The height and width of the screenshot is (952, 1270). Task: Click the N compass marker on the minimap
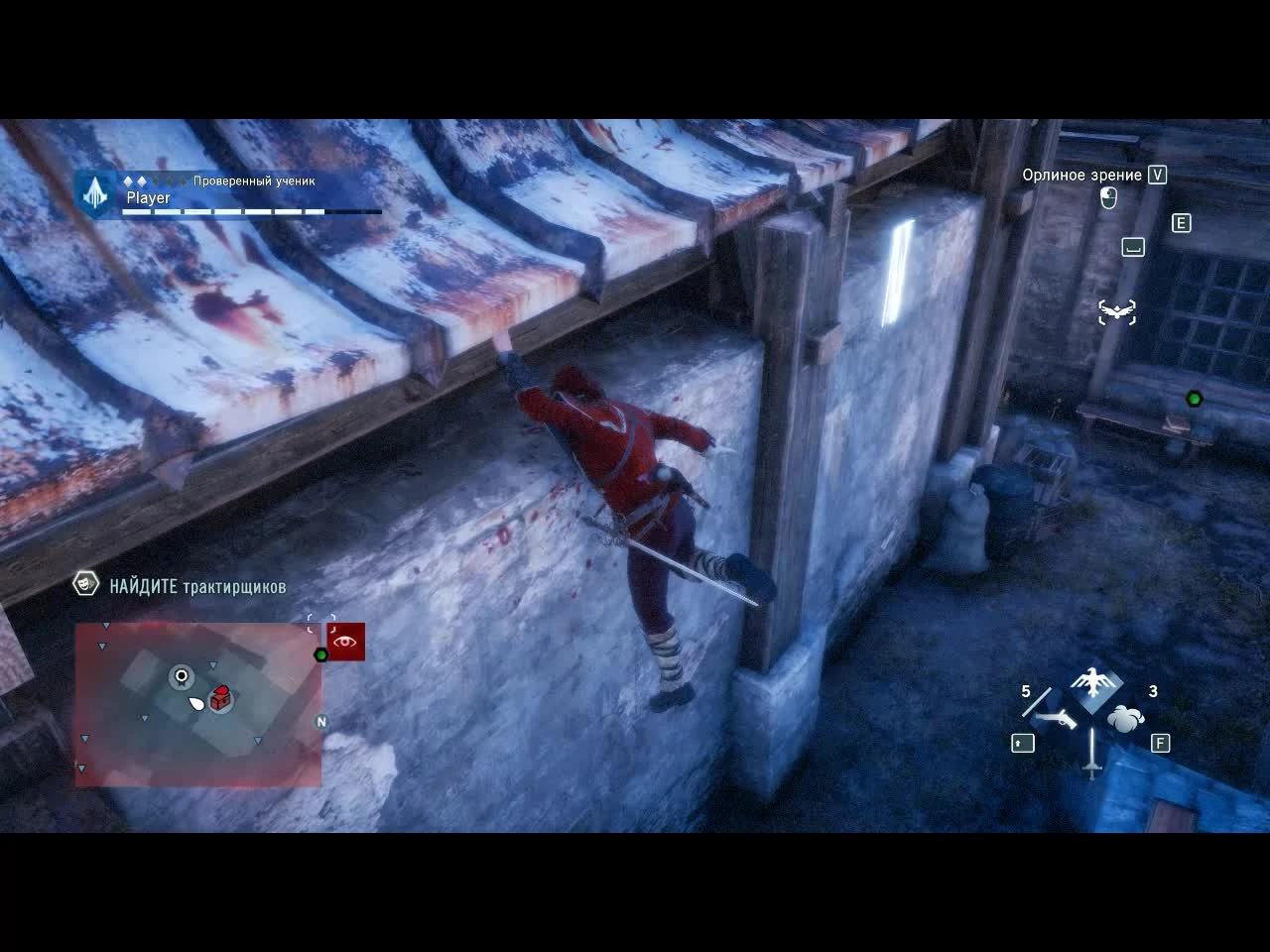click(319, 723)
